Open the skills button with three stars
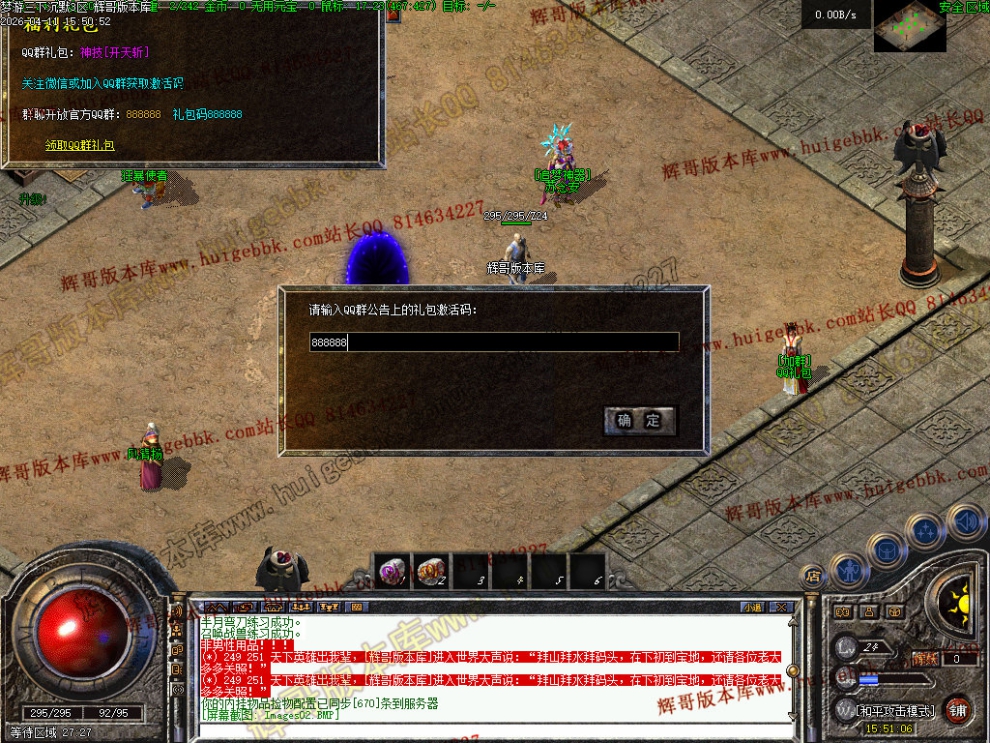The image size is (990, 743). (x=926, y=530)
